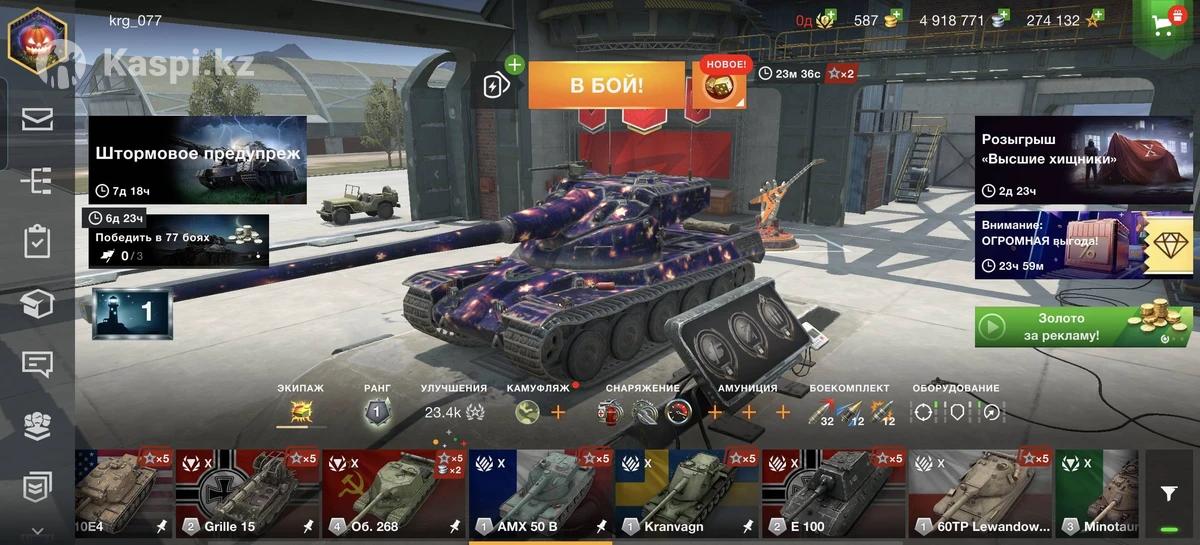Choose the AMX 50 B tank card
This screenshot has width=1200, height=545.
[540, 494]
